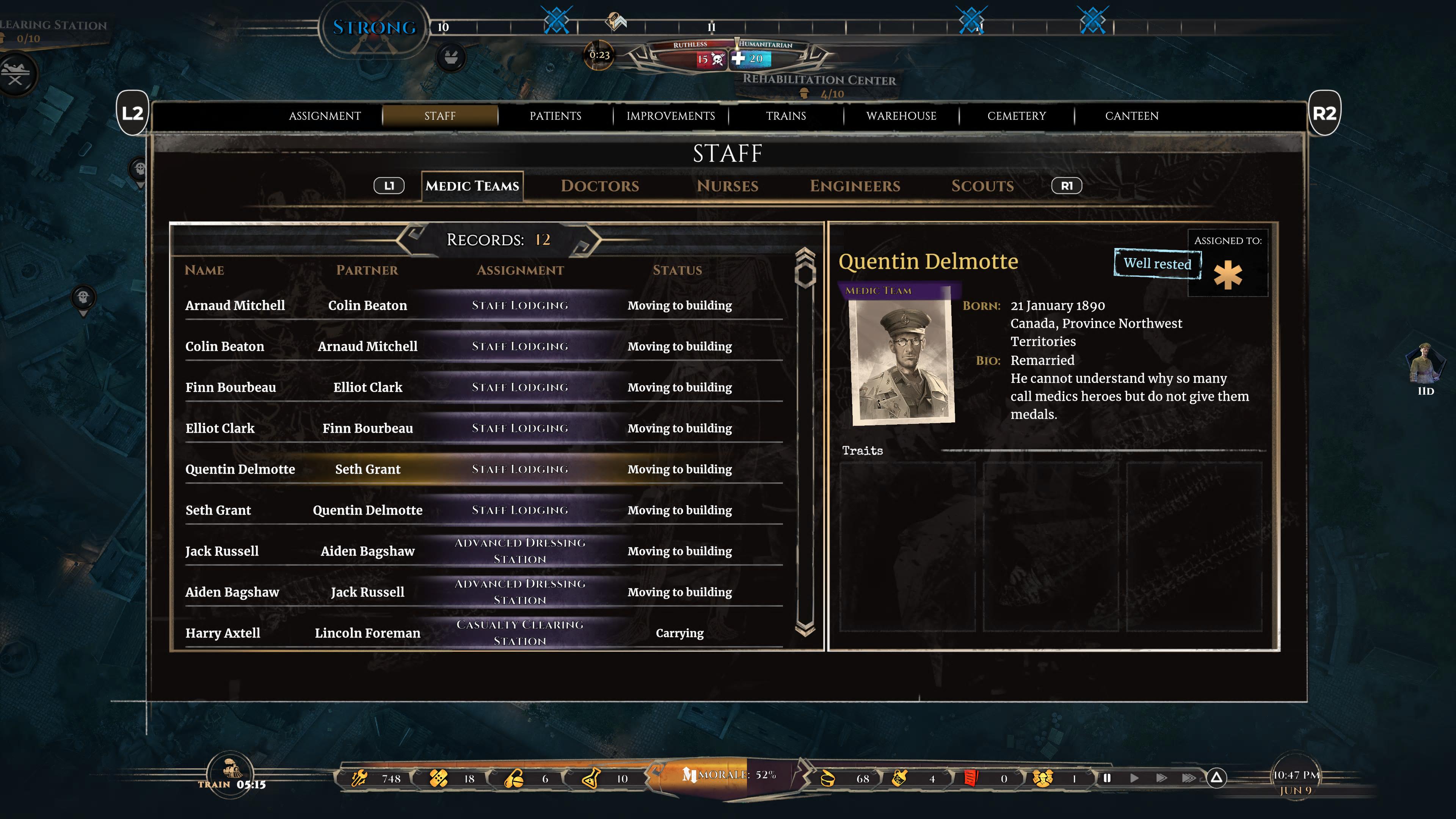1456x819 pixels.
Task: Switch to the Canteen tab
Action: point(1131,116)
